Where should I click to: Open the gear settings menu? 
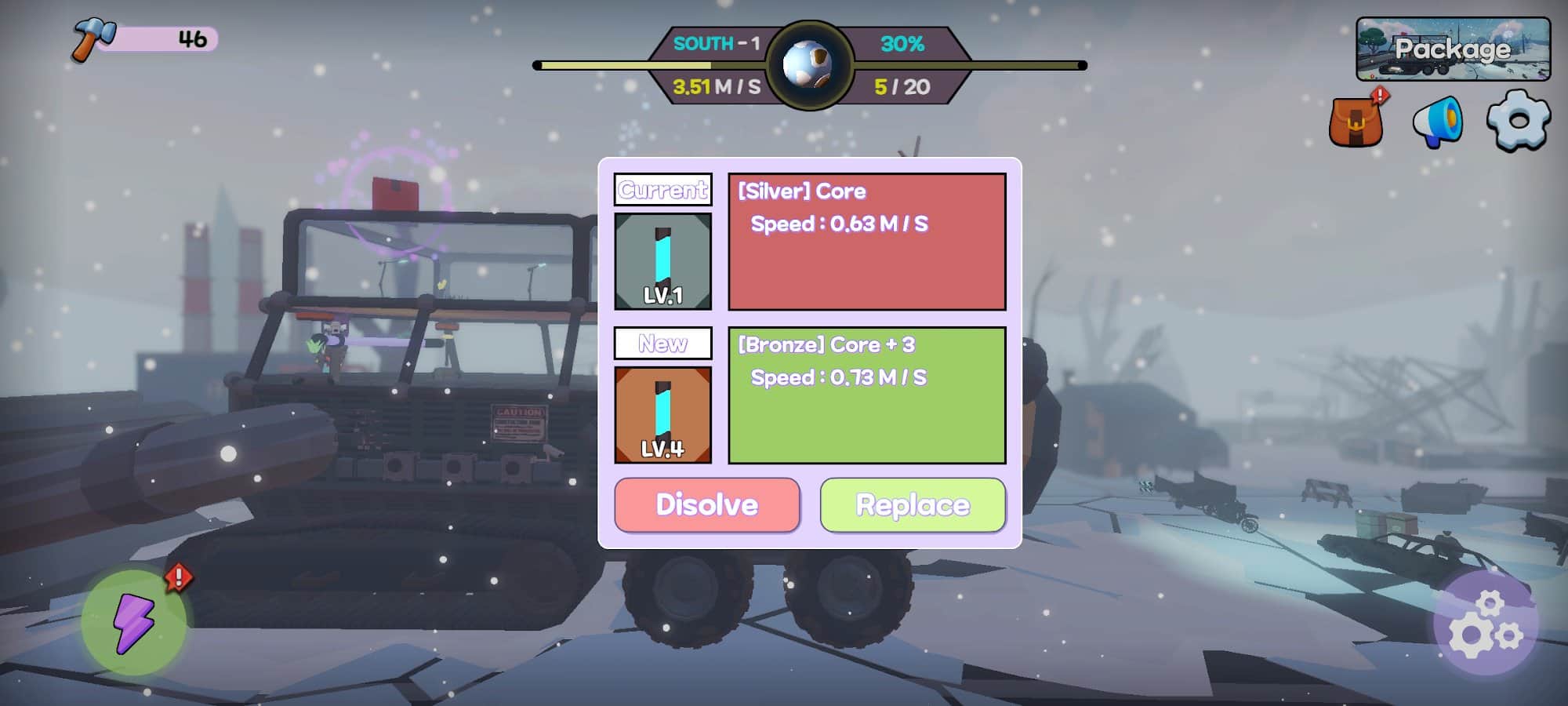click(x=1518, y=120)
